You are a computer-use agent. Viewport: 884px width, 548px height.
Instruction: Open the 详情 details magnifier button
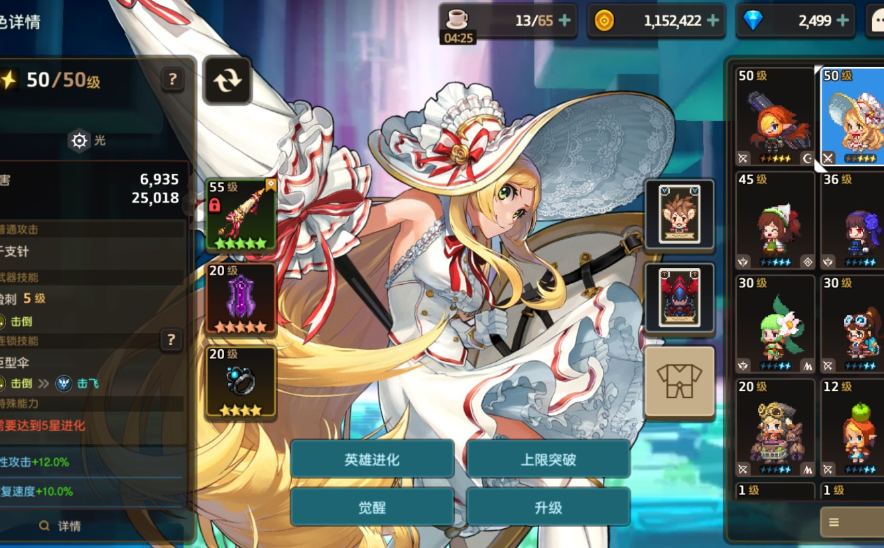pyautogui.click(x=60, y=526)
